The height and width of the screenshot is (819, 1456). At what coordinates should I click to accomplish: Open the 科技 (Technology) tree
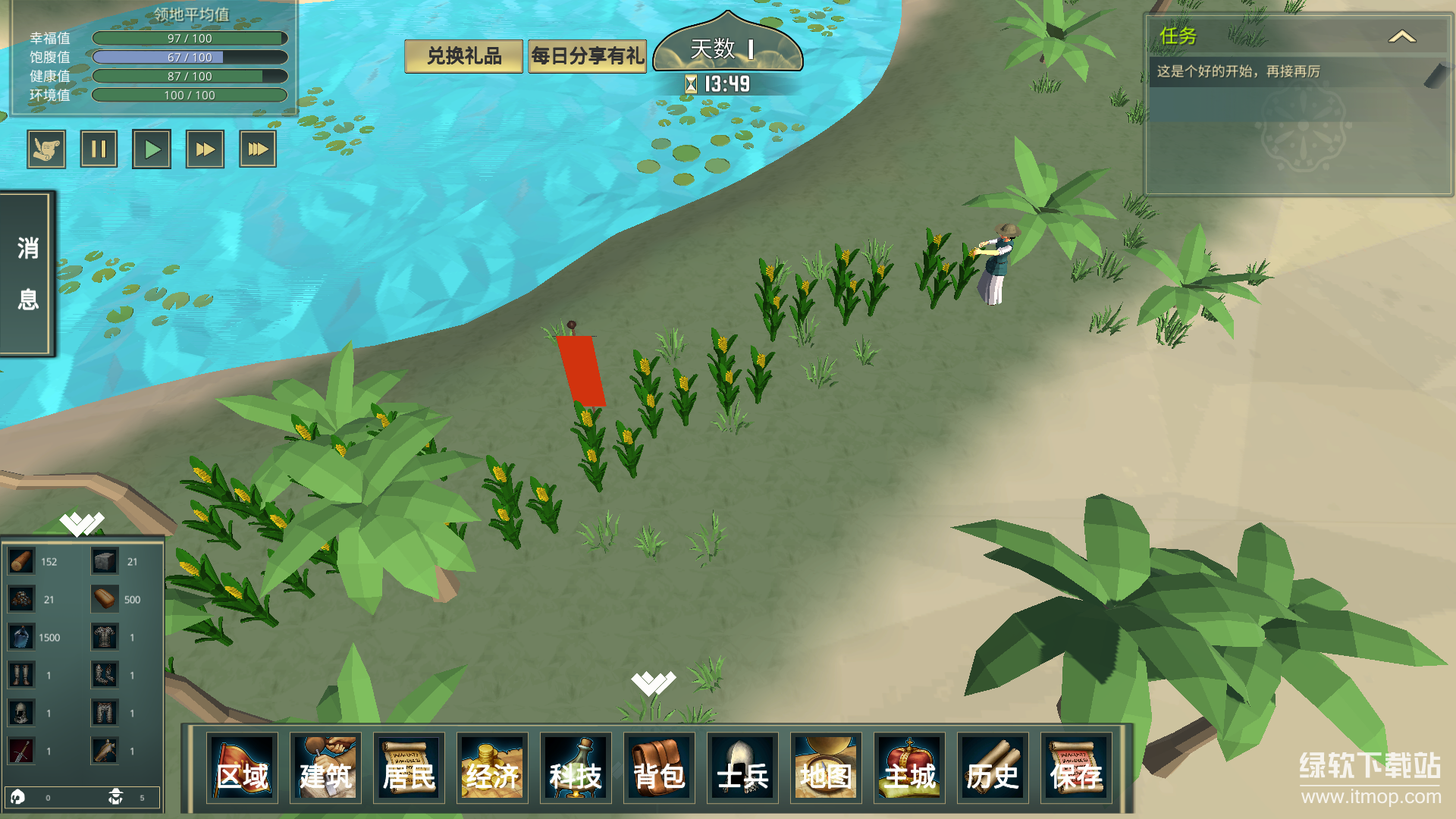tap(576, 767)
